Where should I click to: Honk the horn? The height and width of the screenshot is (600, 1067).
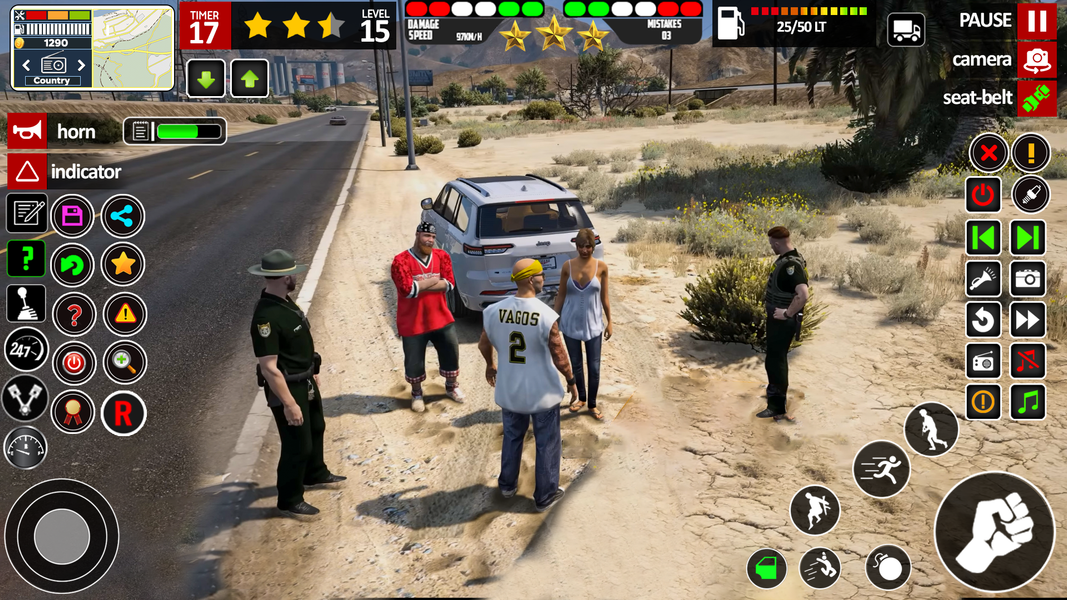(x=27, y=132)
